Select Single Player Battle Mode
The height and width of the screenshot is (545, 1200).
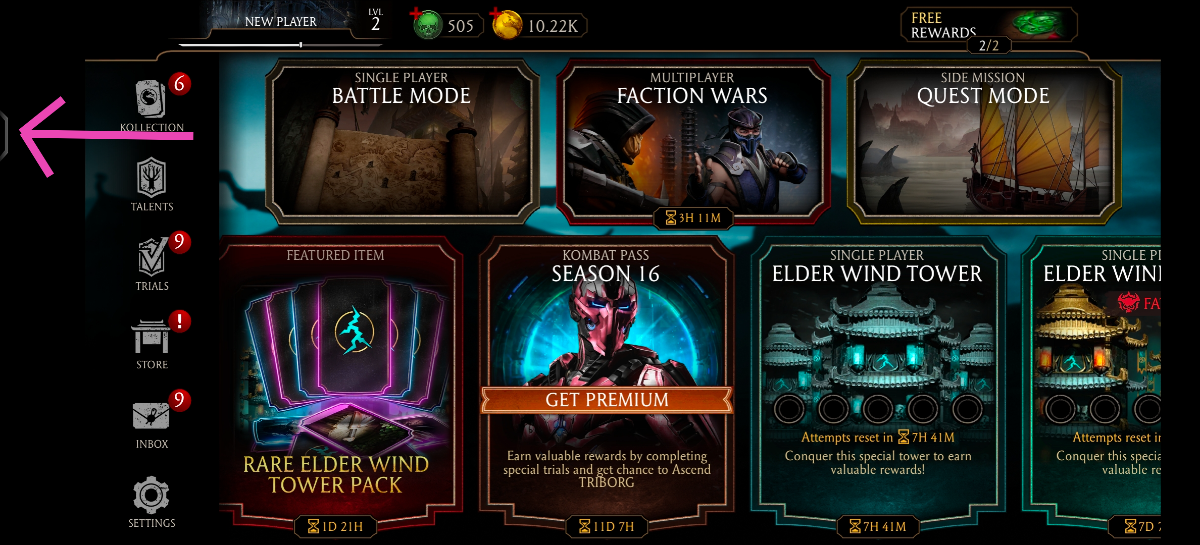(x=401, y=143)
